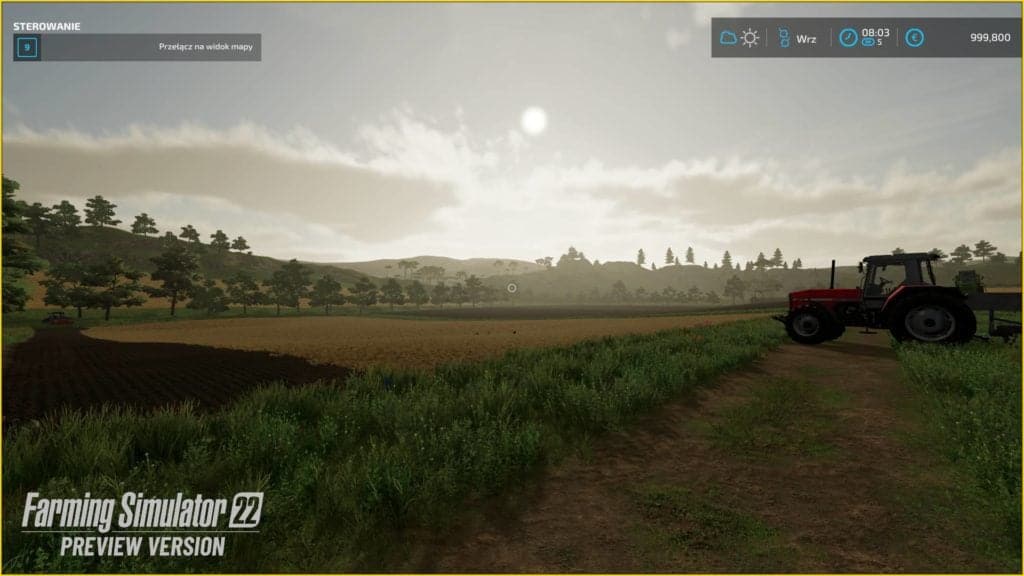The width and height of the screenshot is (1024, 576).
Task: Open the calendar icon beside Wrz
Action: (784, 38)
